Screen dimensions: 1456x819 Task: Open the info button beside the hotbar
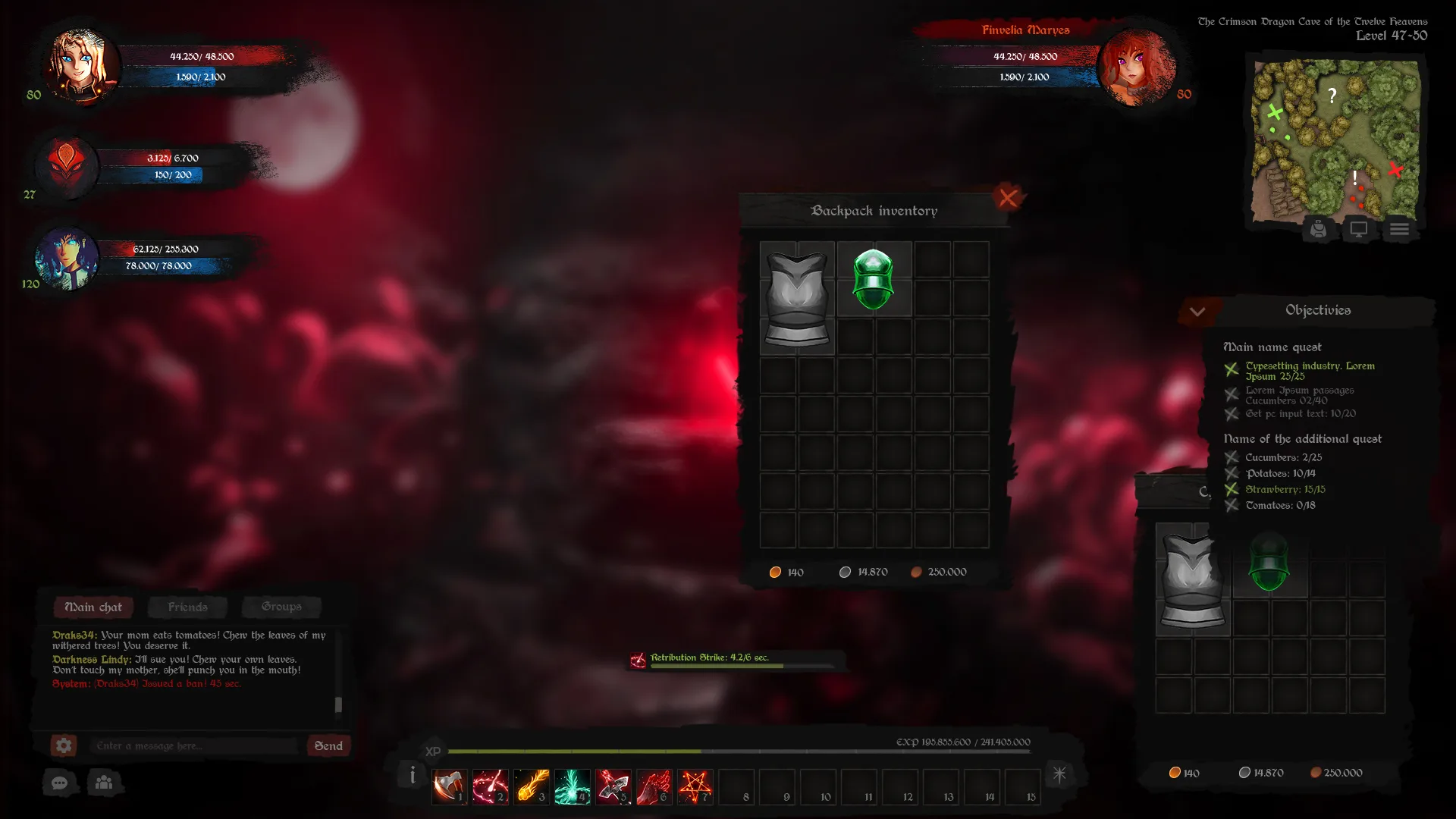(x=412, y=775)
